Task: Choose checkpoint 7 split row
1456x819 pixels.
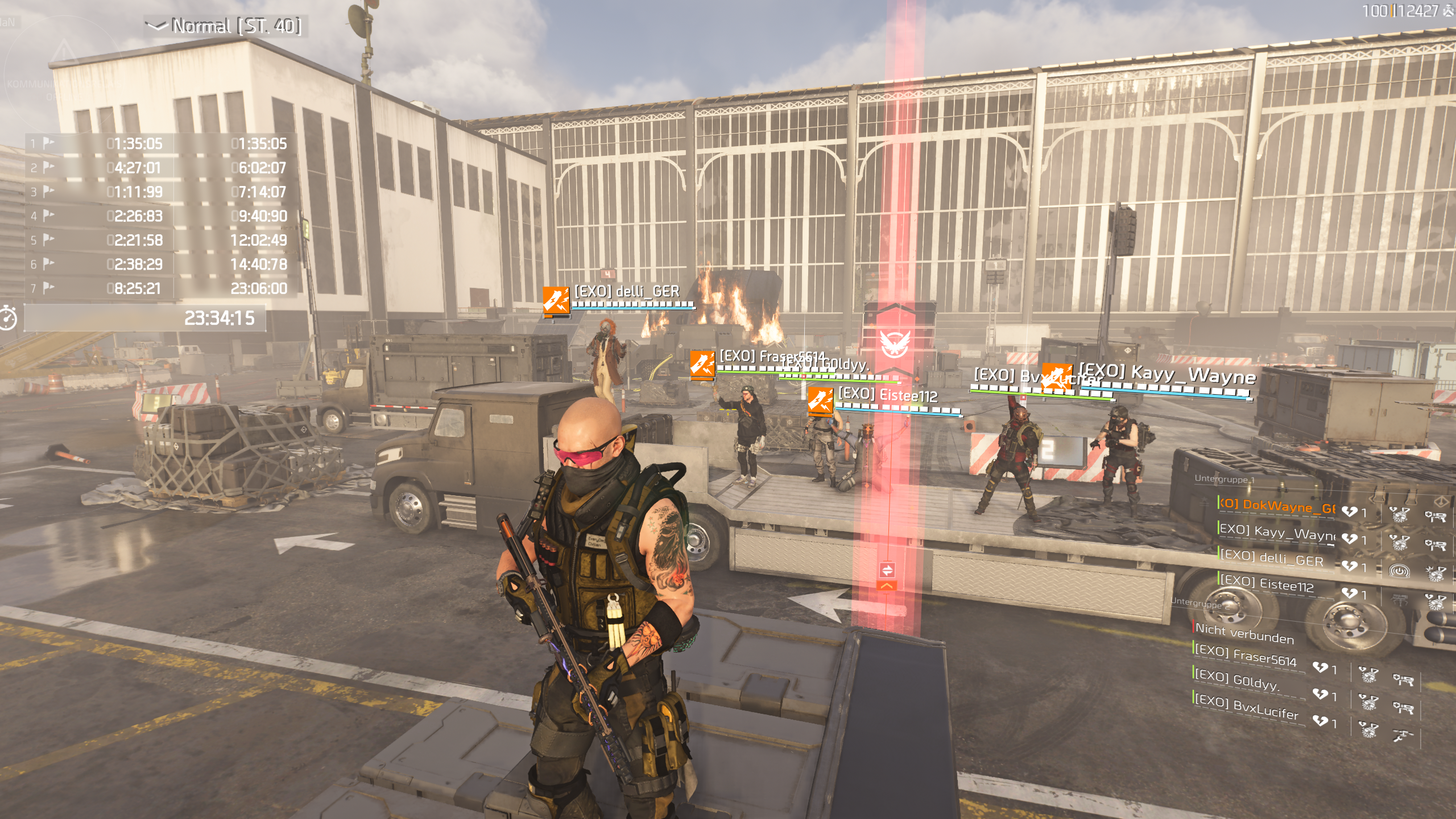Action: [159, 288]
